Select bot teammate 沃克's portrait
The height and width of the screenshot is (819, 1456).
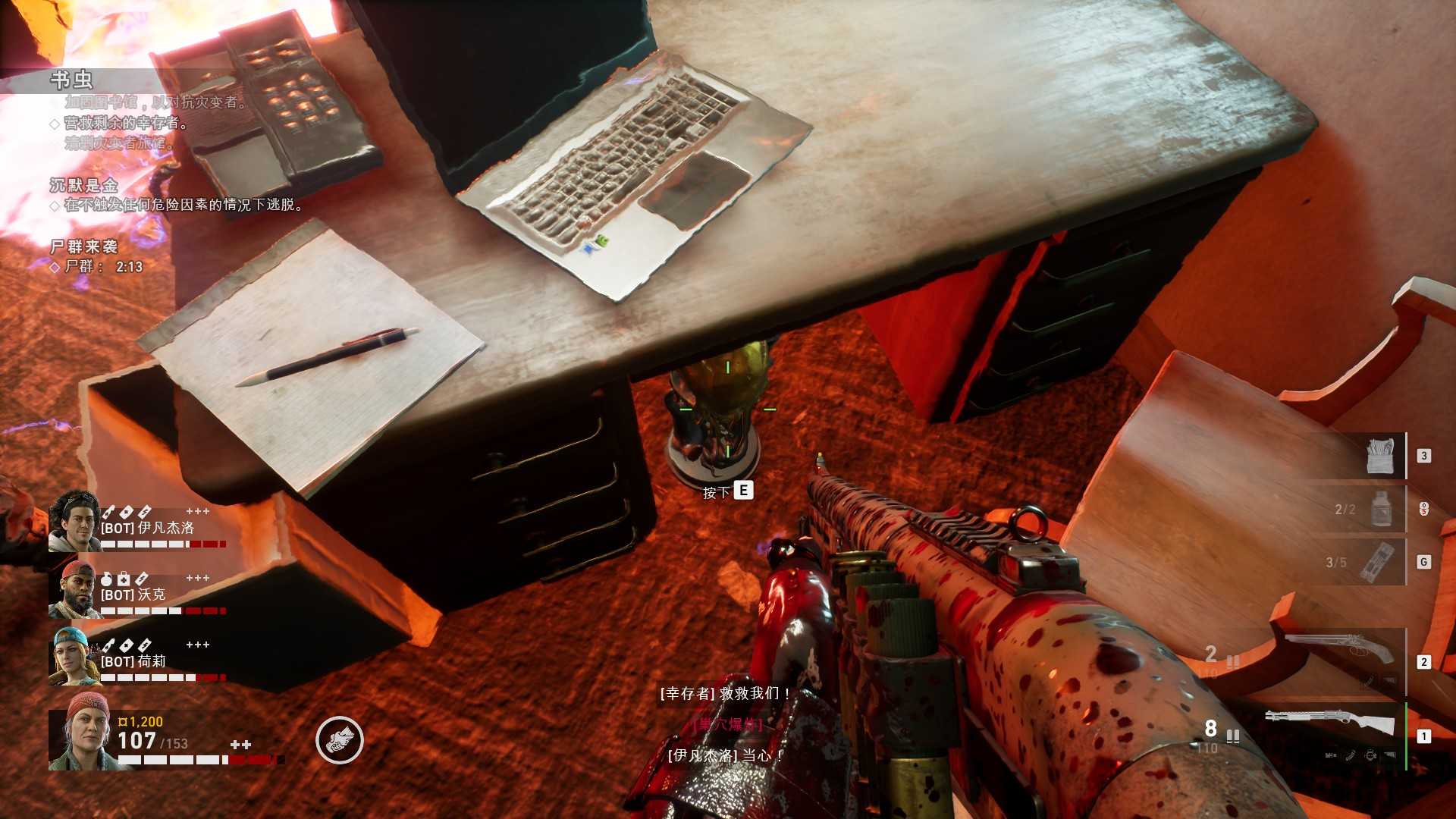point(74,590)
